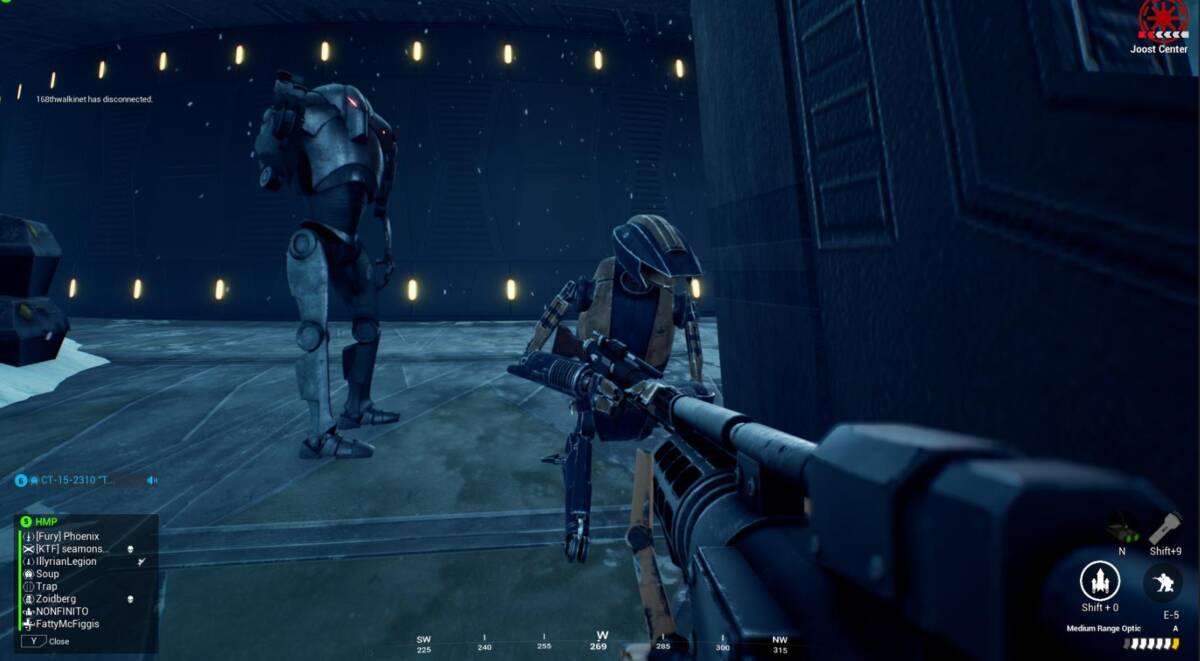Viewport: 1200px width, 661px height.
Task: Click FattyMcFiggis in the squad list
Action: click(x=67, y=624)
